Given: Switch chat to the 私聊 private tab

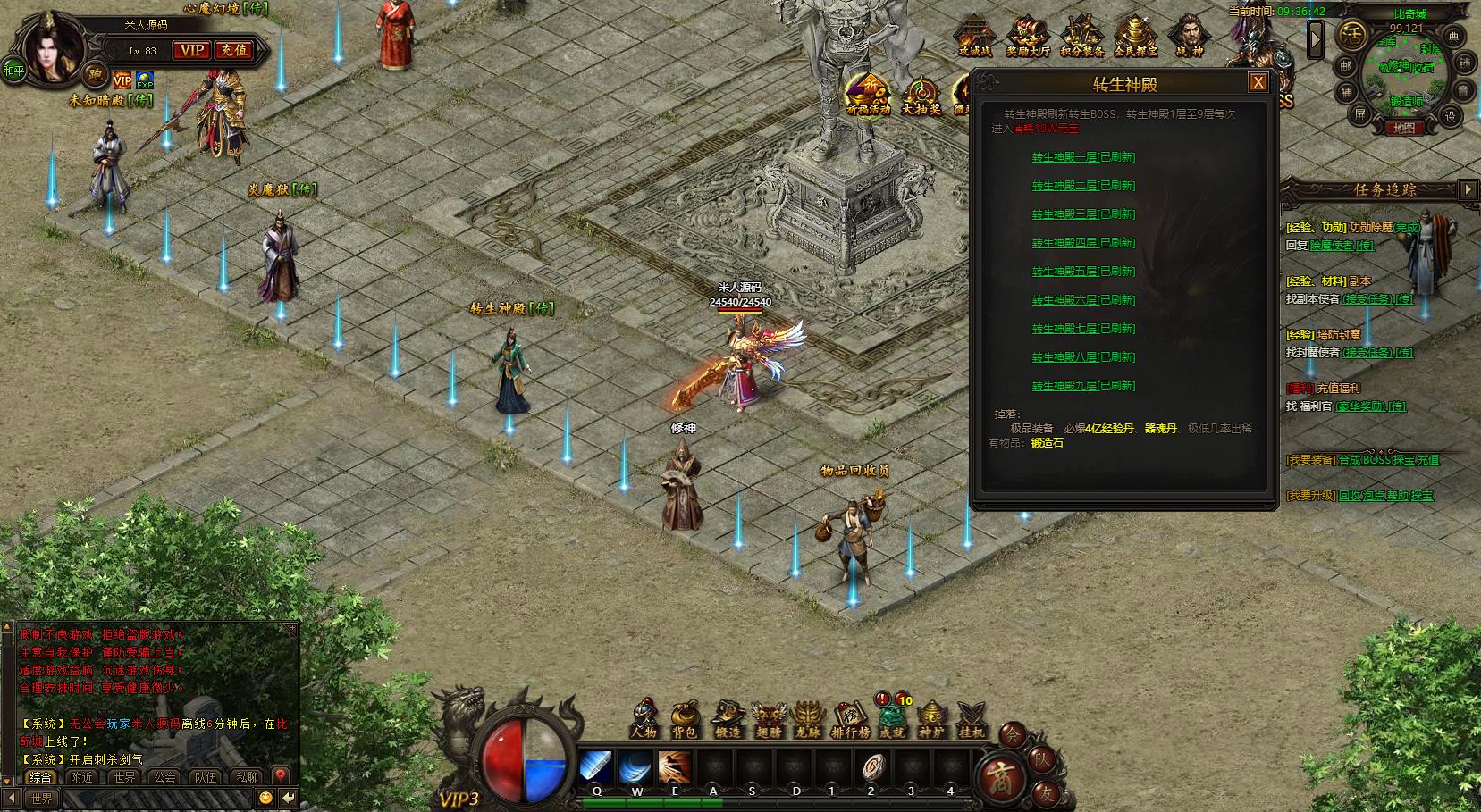Looking at the screenshot, I should 248,777.
